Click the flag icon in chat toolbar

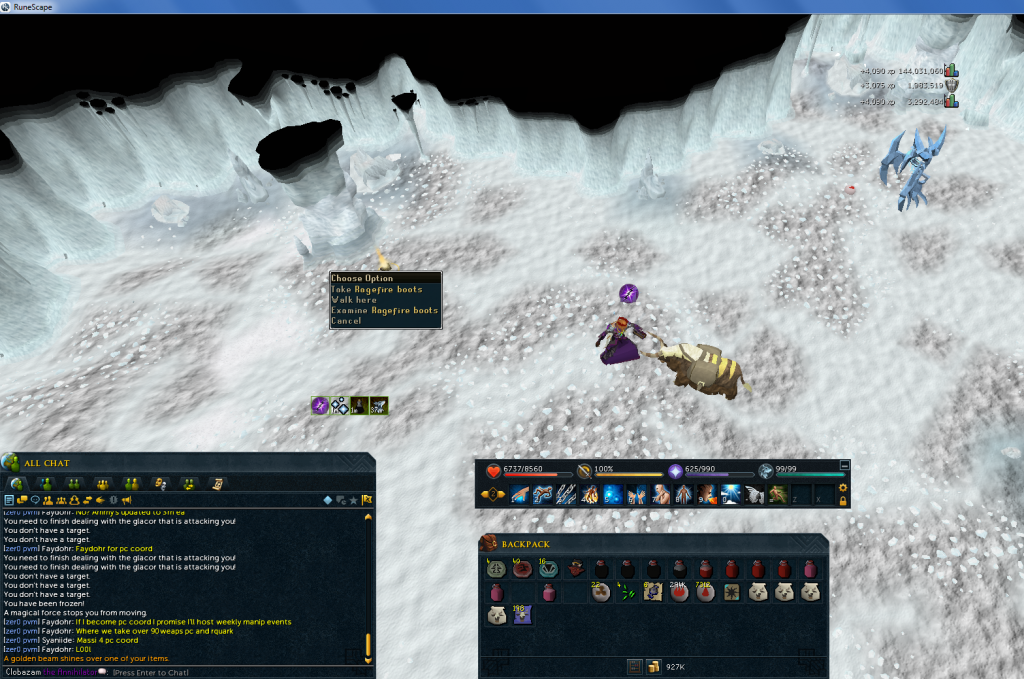click(367, 500)
